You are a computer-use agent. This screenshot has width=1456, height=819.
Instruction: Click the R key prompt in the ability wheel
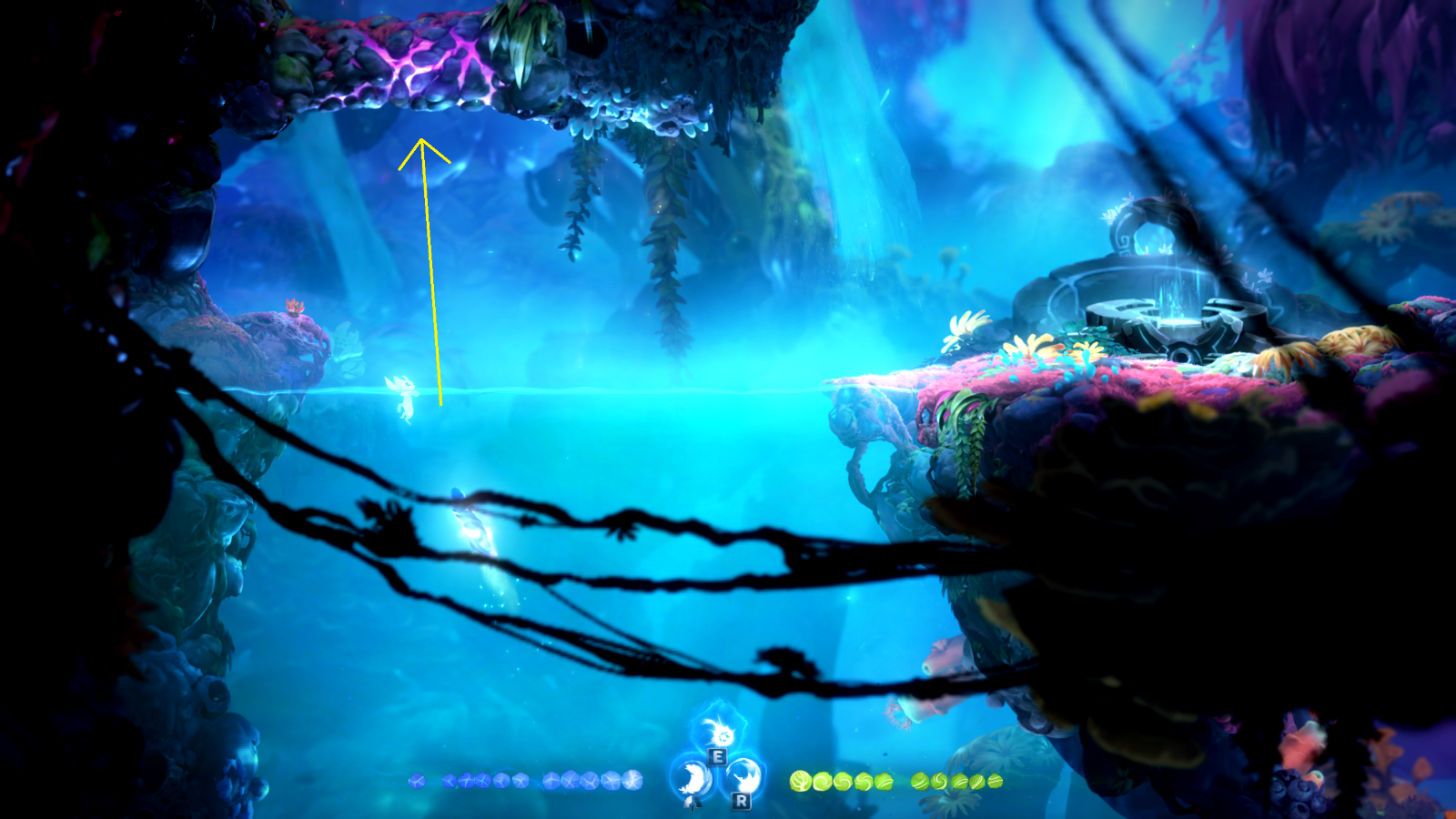[741, 801]
